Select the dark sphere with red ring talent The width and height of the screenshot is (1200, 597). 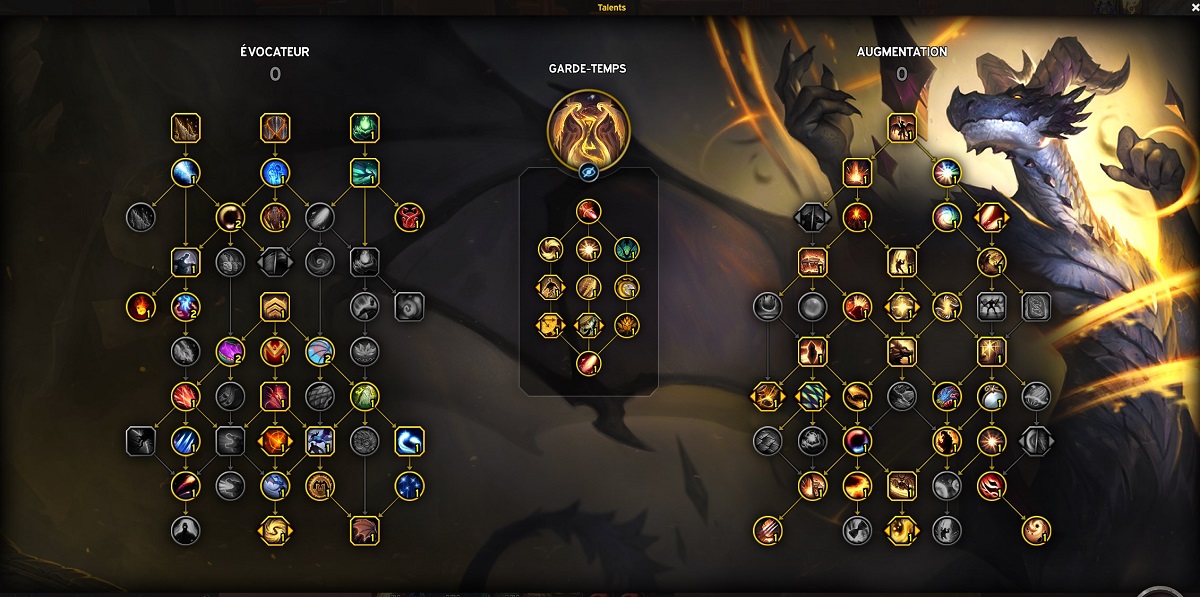(857, 441)
